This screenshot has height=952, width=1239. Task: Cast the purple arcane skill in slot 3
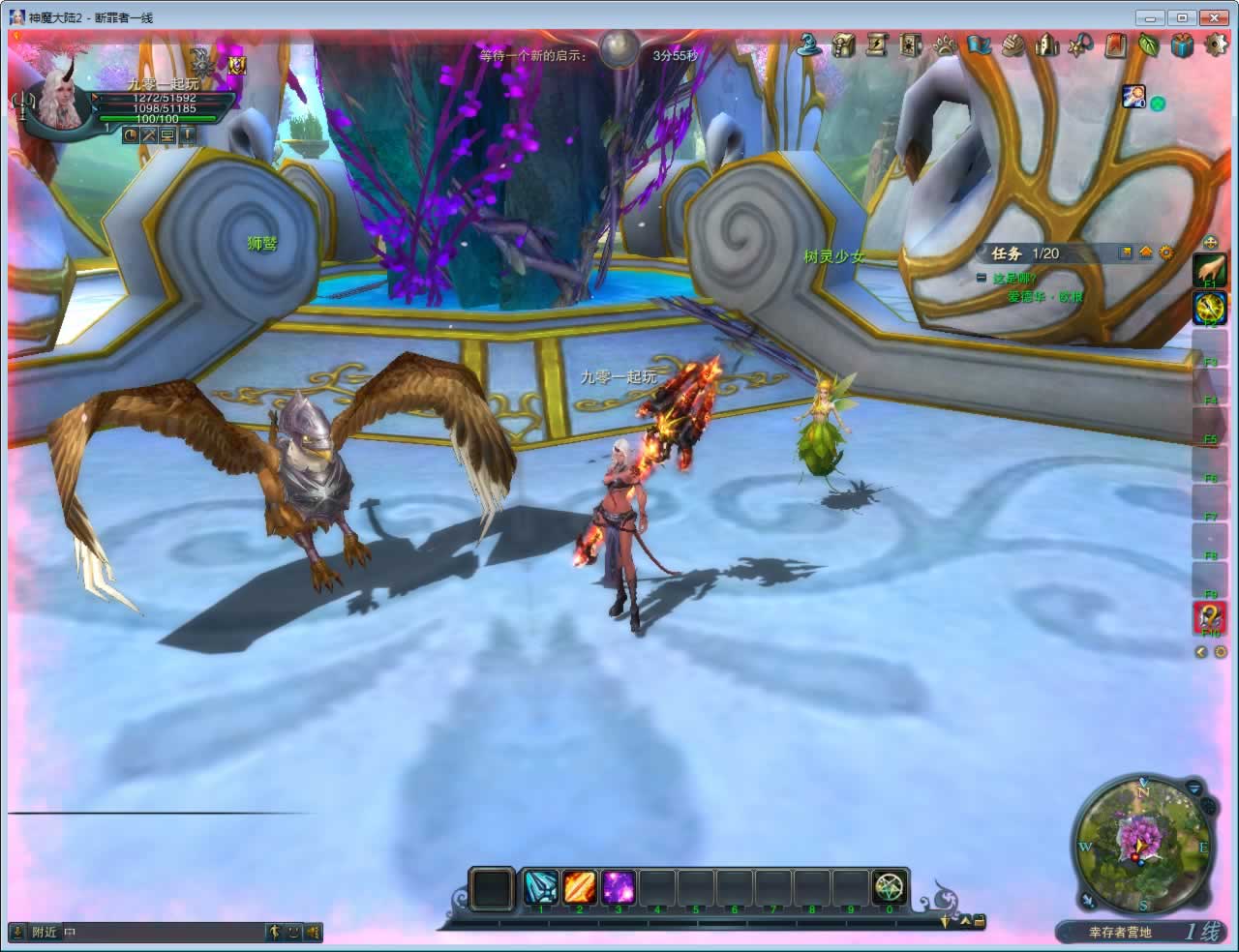pos(618,887)
